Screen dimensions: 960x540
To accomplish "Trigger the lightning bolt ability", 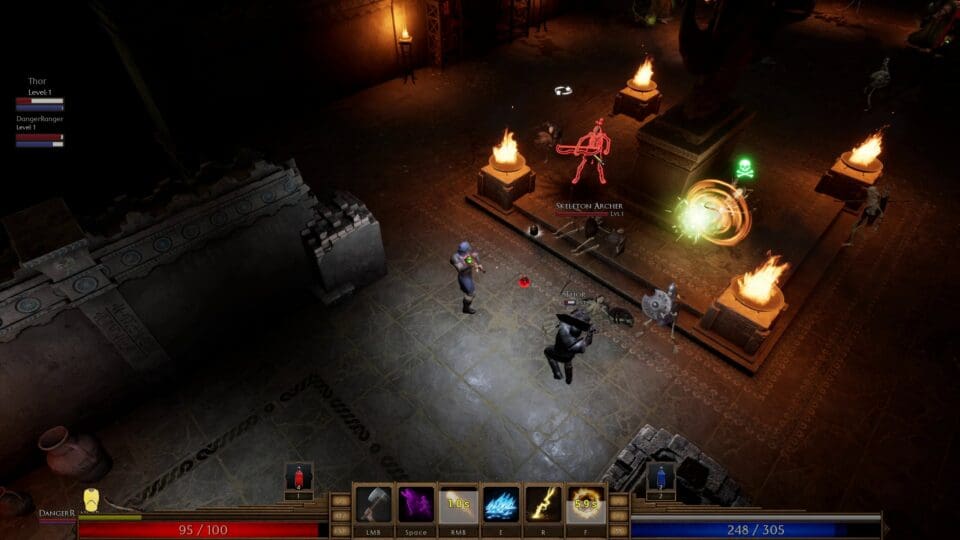I will pyautogui.click(x=543, y=504).
